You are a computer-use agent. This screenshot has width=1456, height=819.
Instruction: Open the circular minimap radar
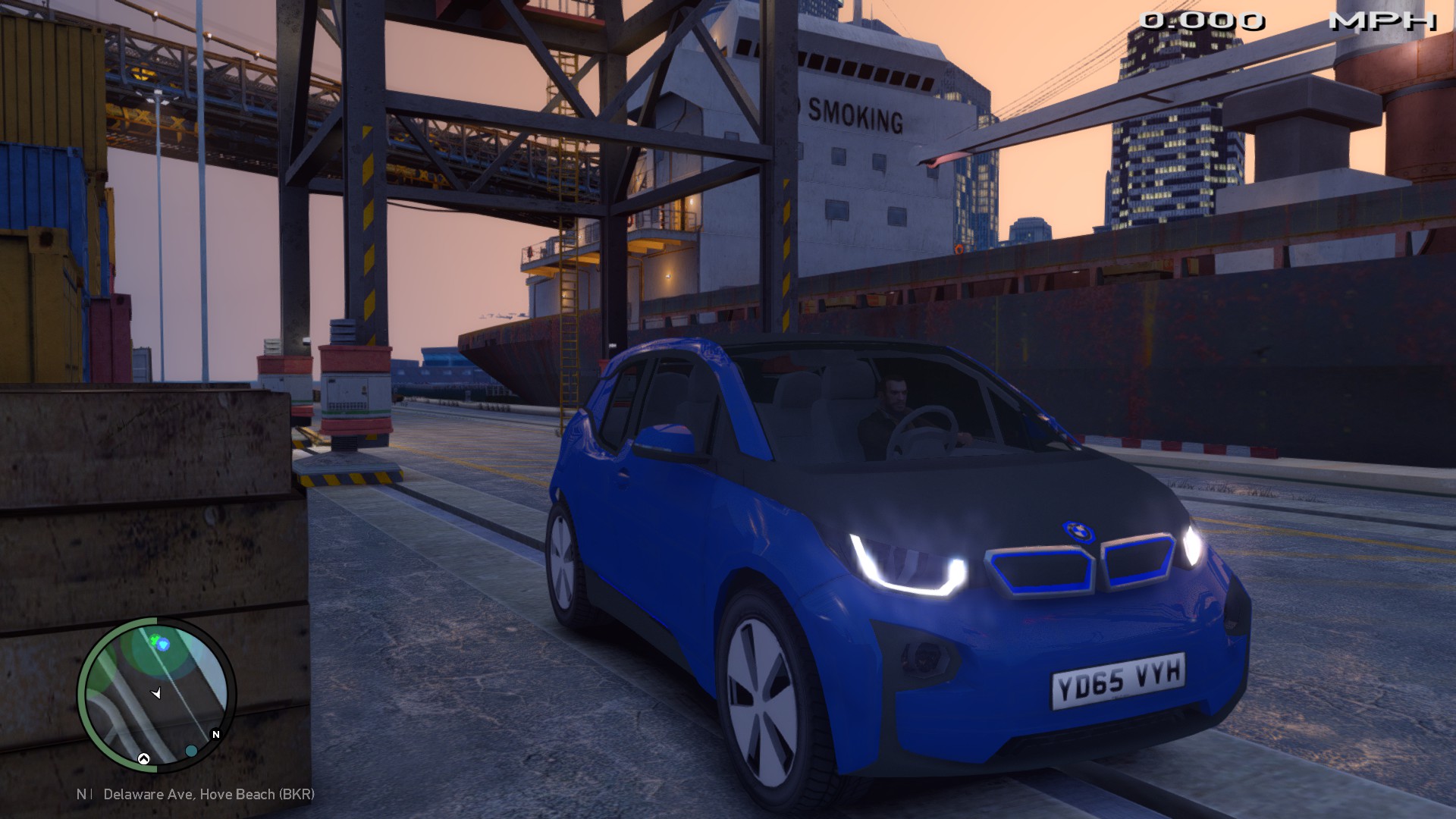pos(156,695)
